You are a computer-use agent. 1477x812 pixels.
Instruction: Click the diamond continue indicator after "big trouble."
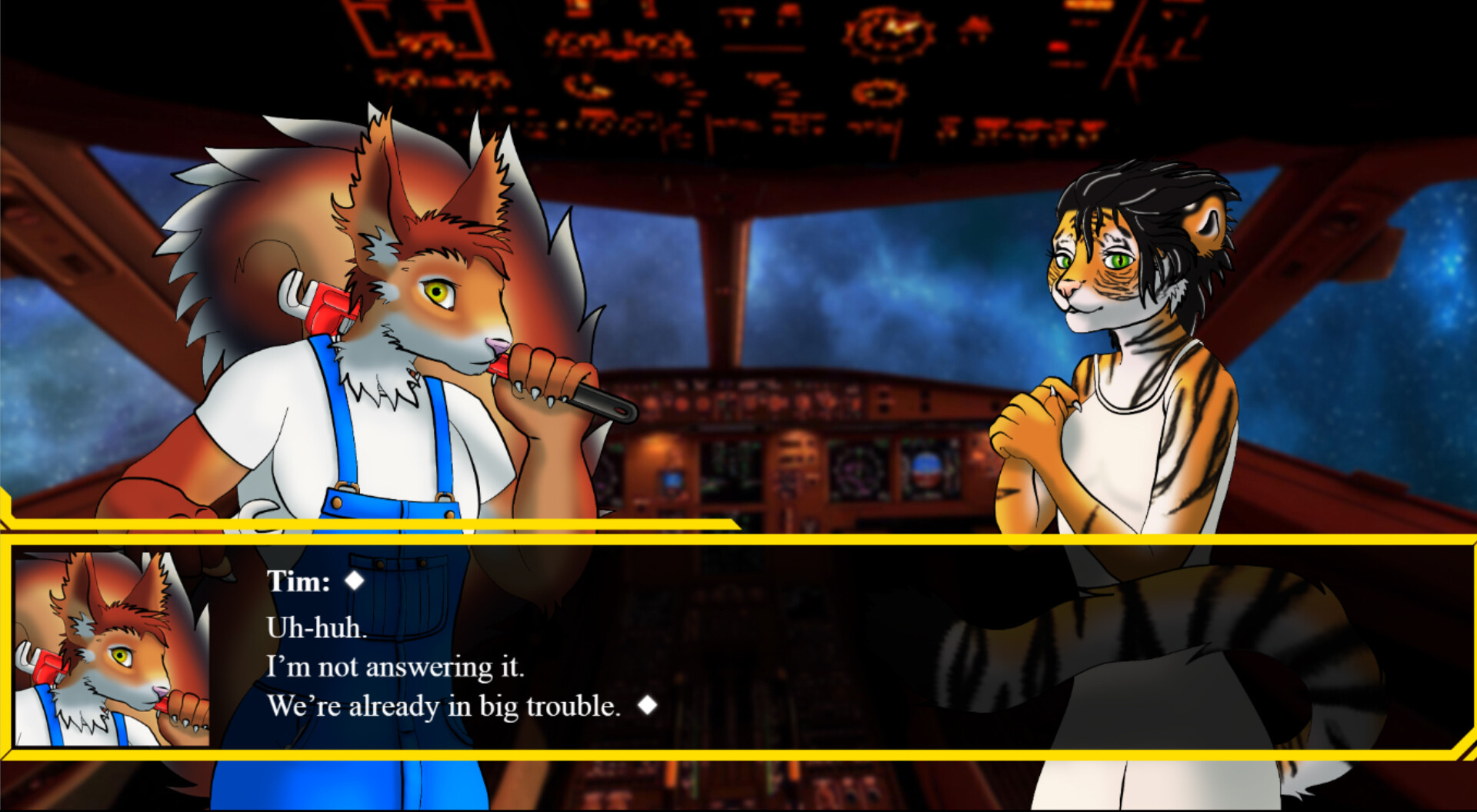648,703
